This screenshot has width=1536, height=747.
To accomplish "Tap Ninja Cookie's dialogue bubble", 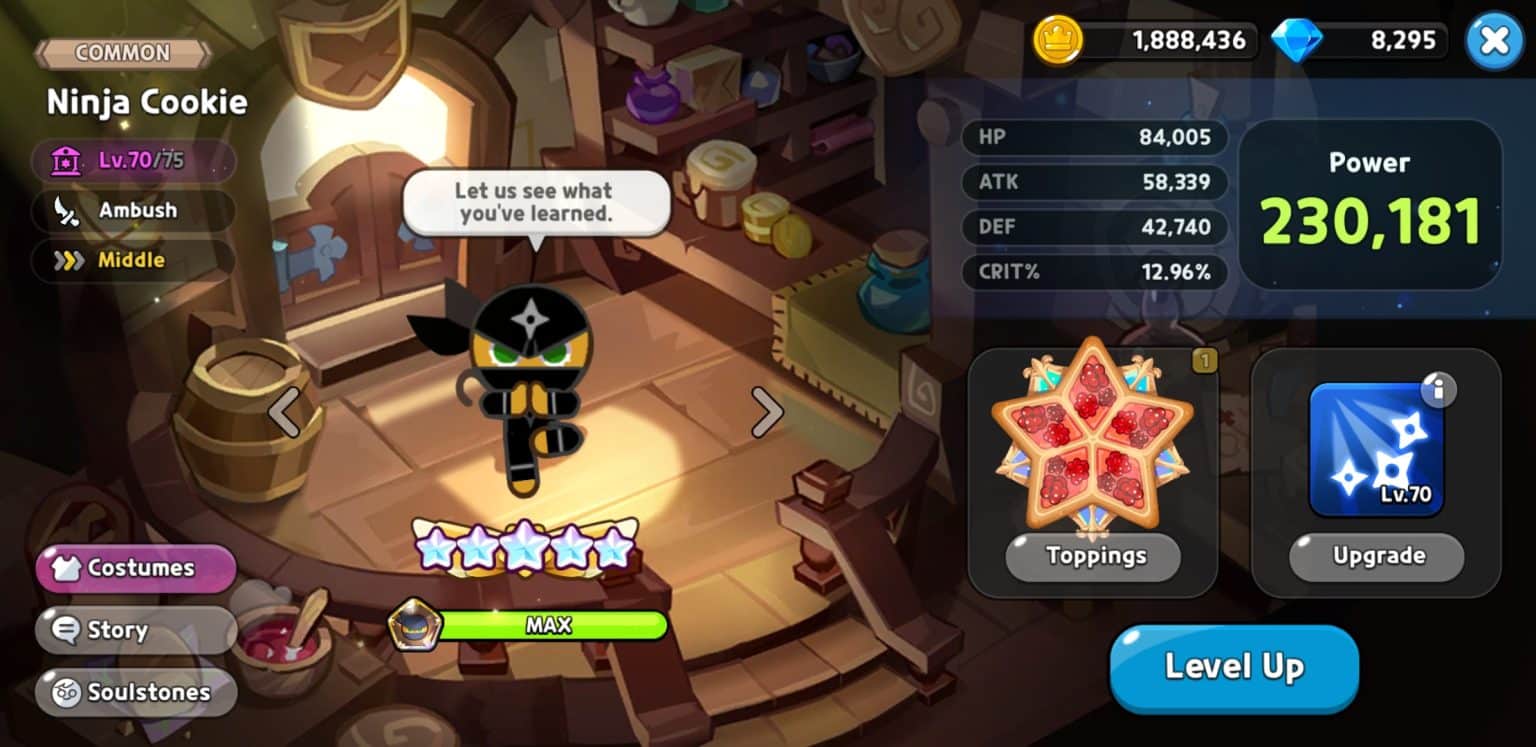I will click(x=536, y=202).
